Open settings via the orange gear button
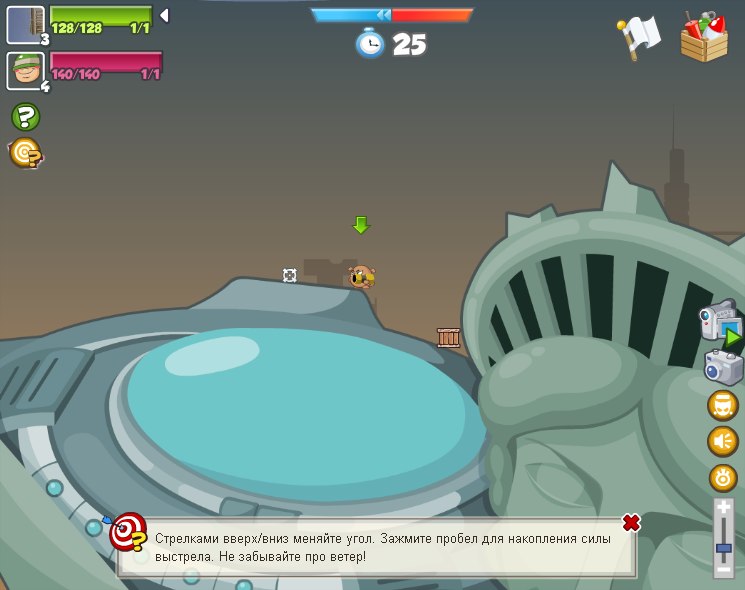Screen dimensions: 745x590 tap(723, 477)
